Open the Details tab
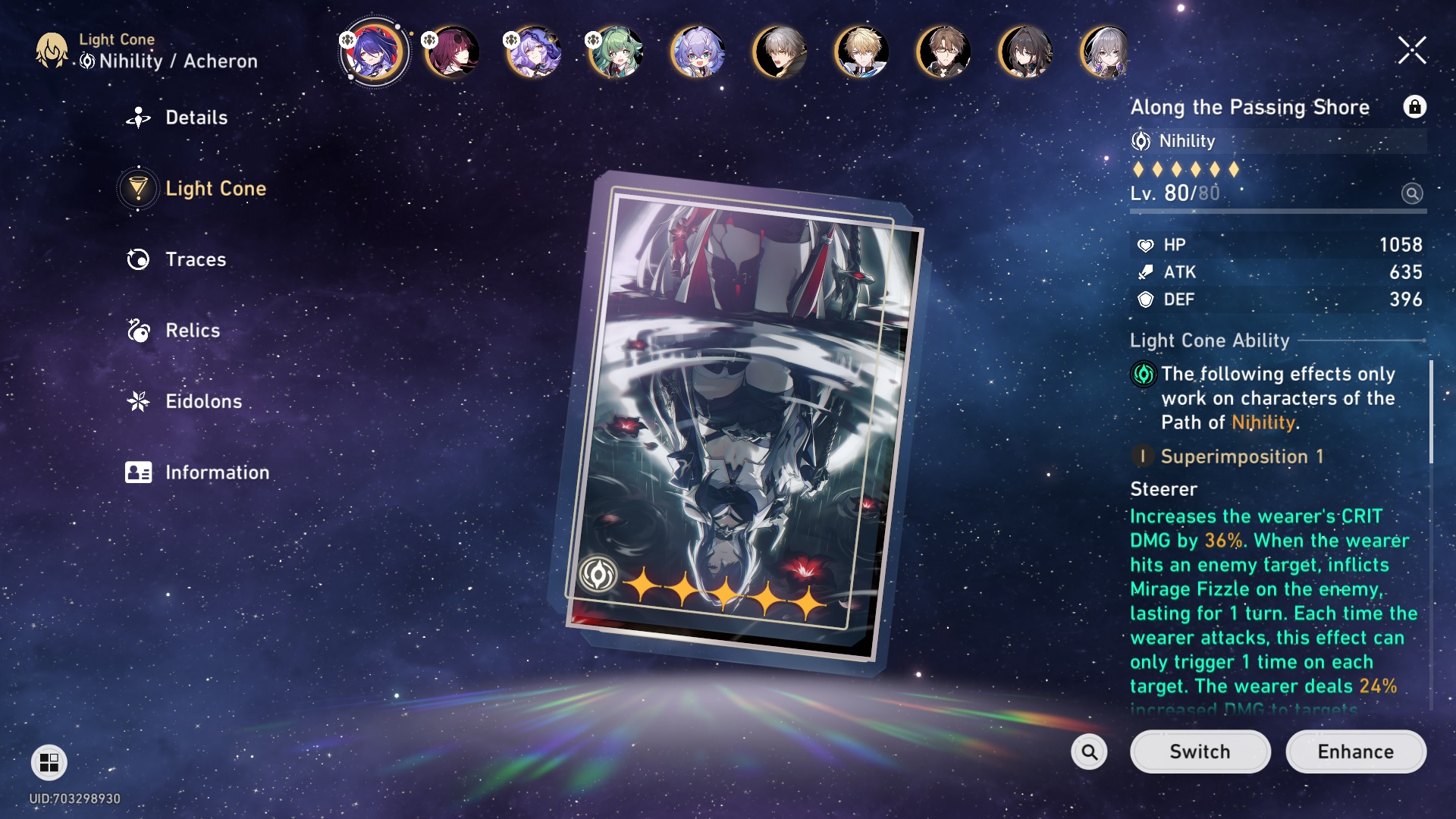The image size is (1456, 819). click(x=196, y=118)
